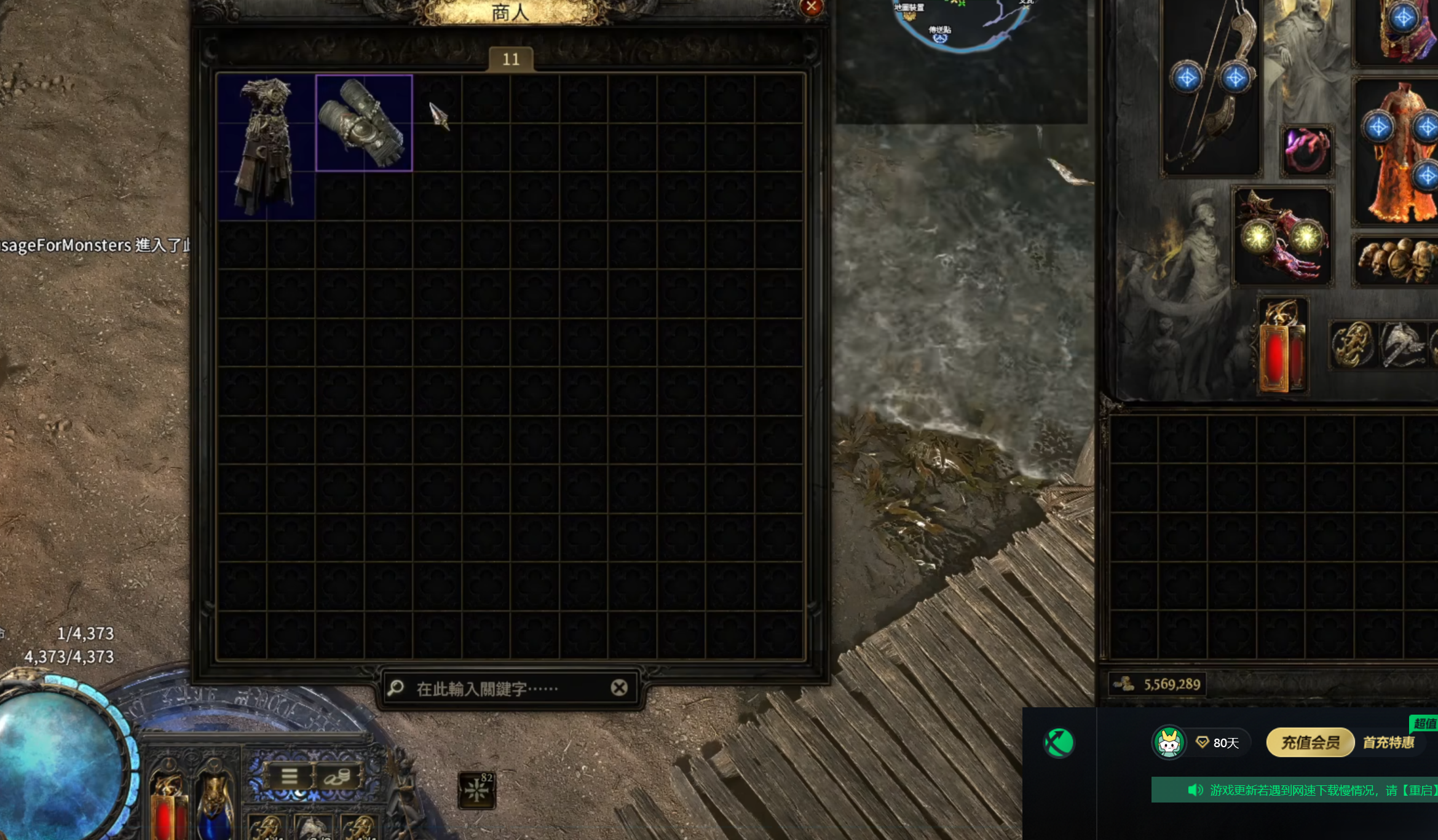Select the equipped bow weapon slot
Screen dimensions: 1438x840
point(1211,86)
